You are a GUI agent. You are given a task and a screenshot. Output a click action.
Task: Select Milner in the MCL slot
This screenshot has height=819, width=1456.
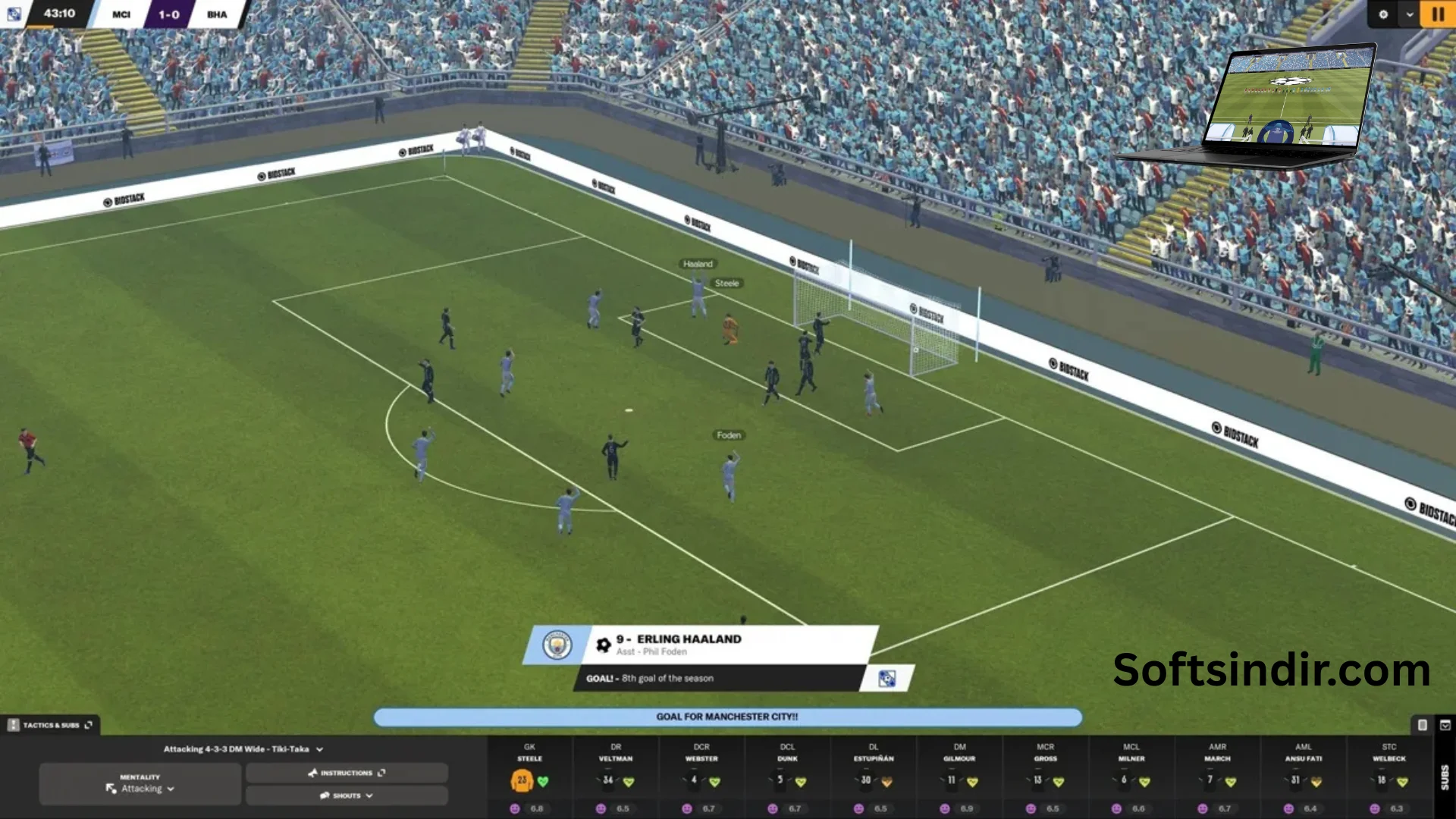(x=1131, y=777)
